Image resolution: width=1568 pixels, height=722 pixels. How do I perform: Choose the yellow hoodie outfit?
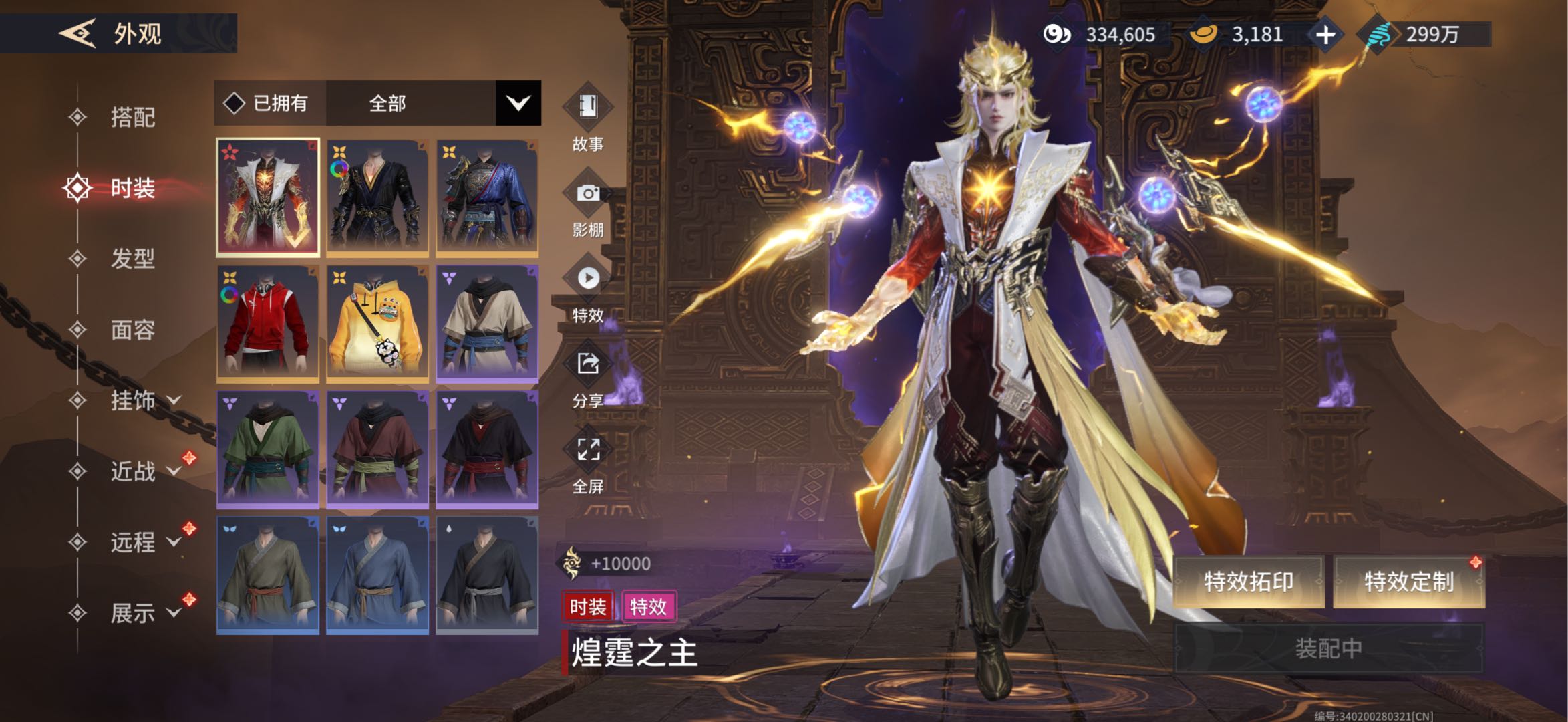pyautogui.click(x=377, y=324)
